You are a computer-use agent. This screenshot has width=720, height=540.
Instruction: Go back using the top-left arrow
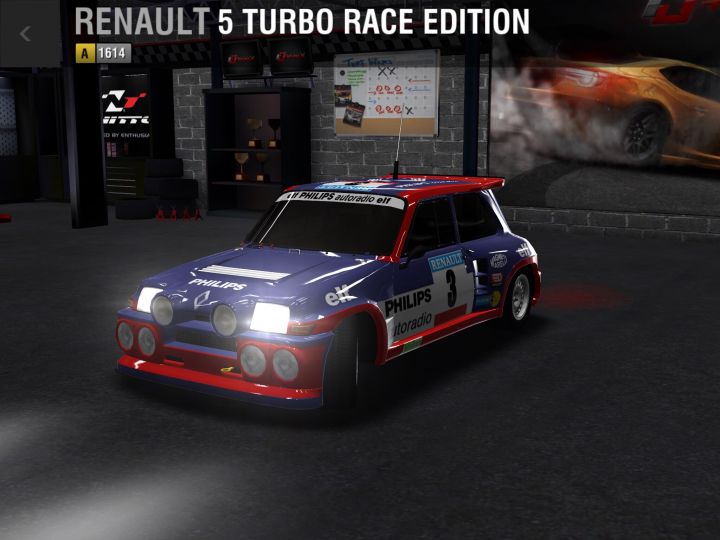pyautogui.click(x=27, y=33)
